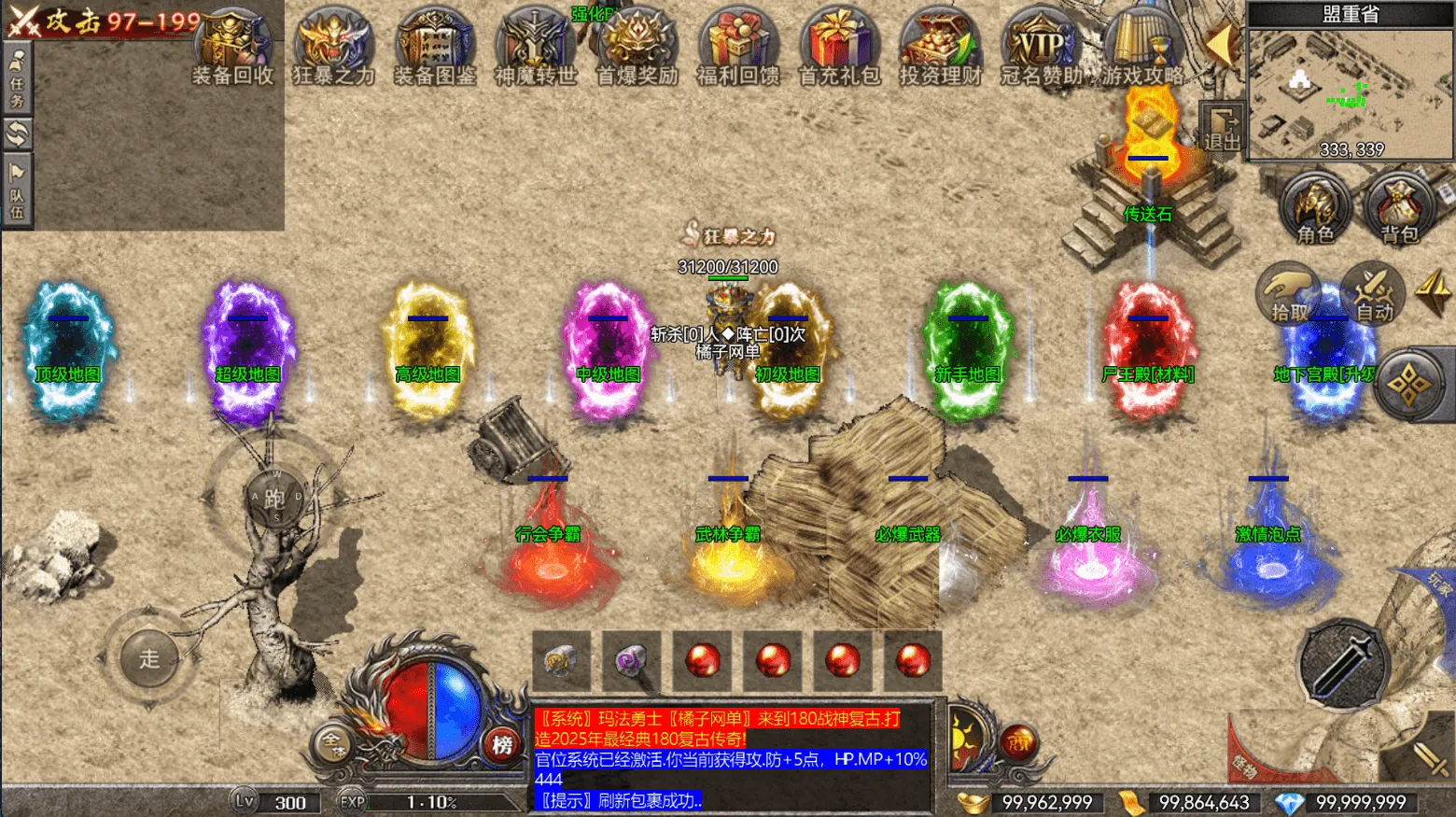The image size is (1456, 817).
Task: Open the 首充礼包 first recharge pack
Action: coord(839,49)
